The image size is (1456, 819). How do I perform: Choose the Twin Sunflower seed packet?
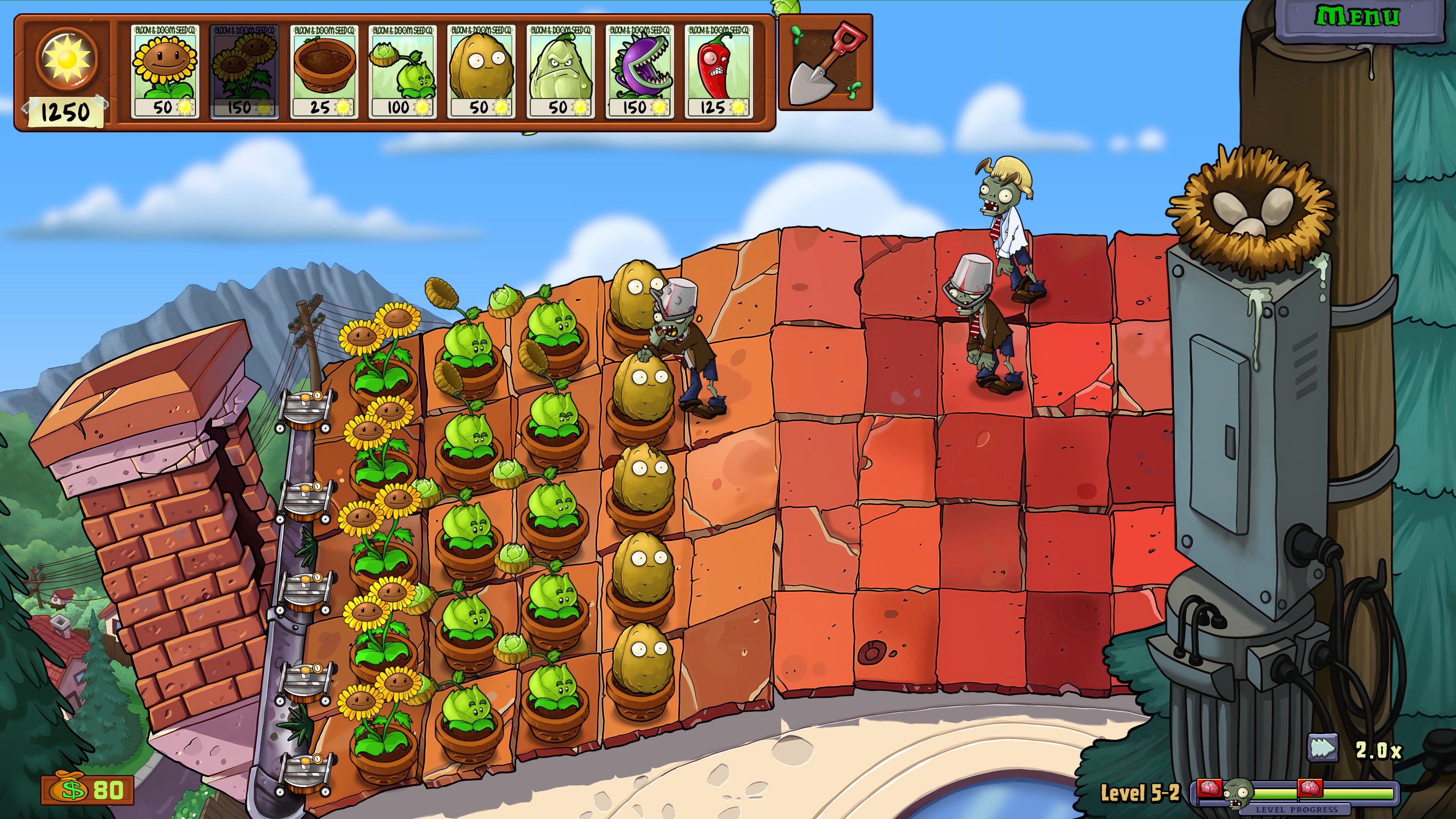[243, 71]
